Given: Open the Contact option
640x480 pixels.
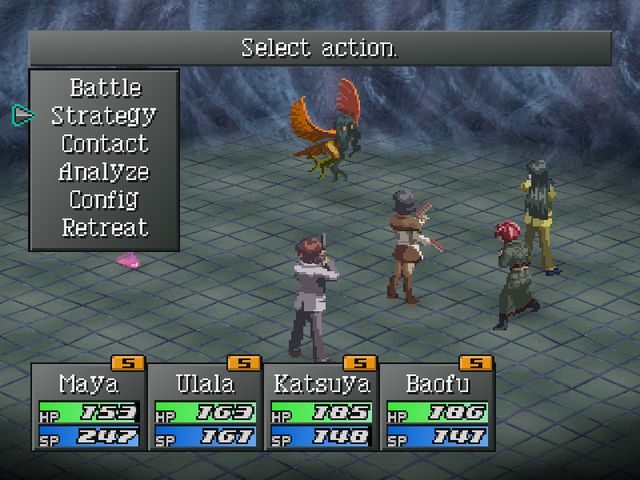Looking at the screenshot, I should click(104, 144).
